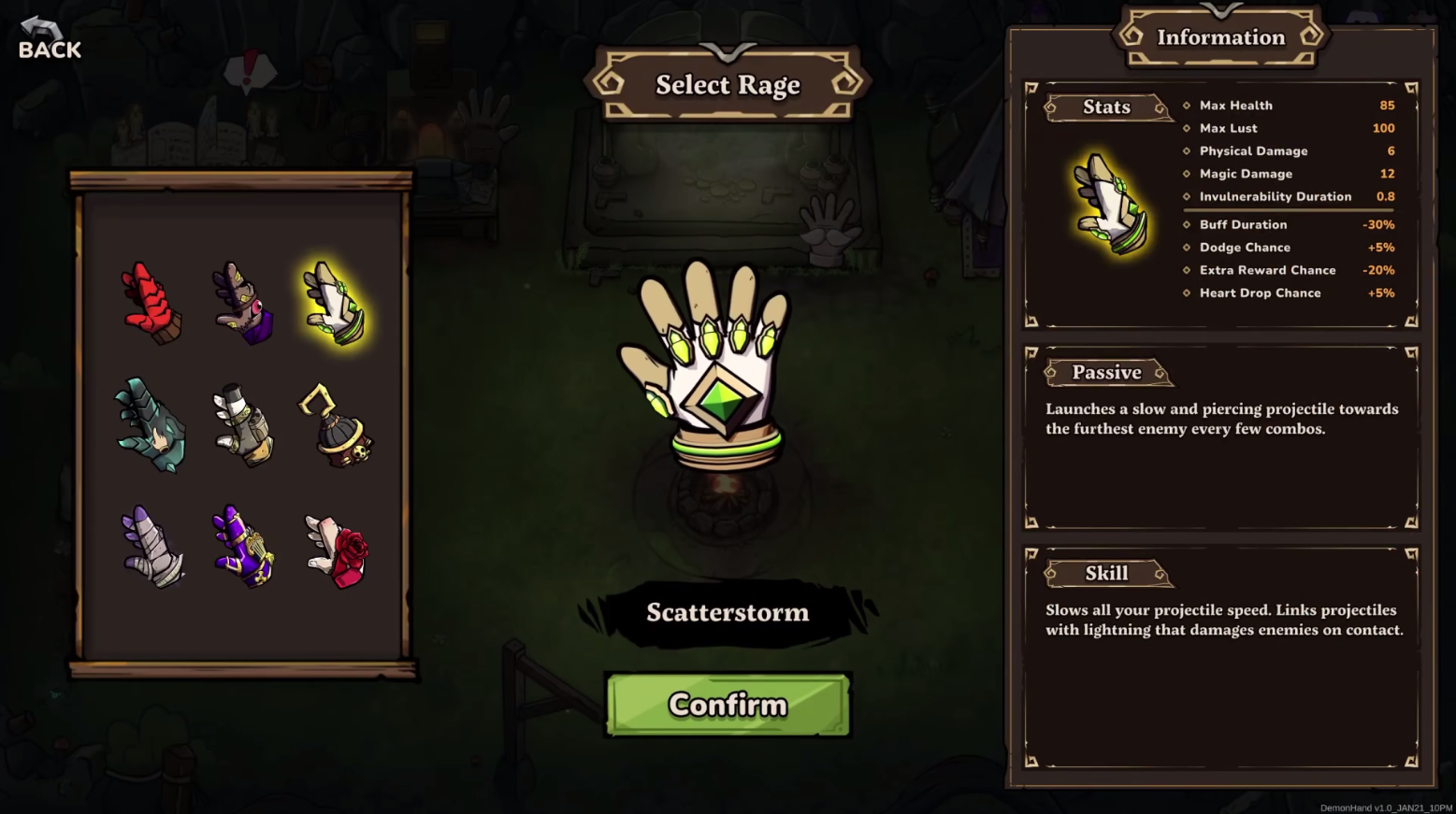Pick the white glove with green crystals
The width and height of the screenshot is (1456, 814).
click(335, 303)
